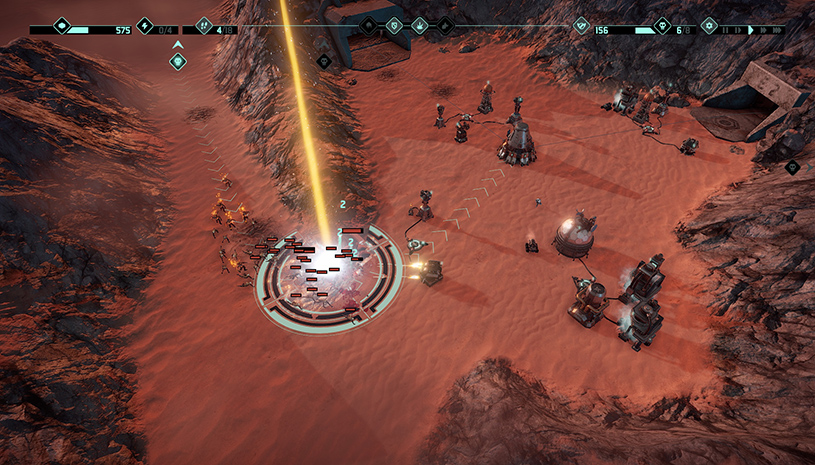
Task: Switch to double-arrow fast-forward speed
Action: click(x=764, y=30)
